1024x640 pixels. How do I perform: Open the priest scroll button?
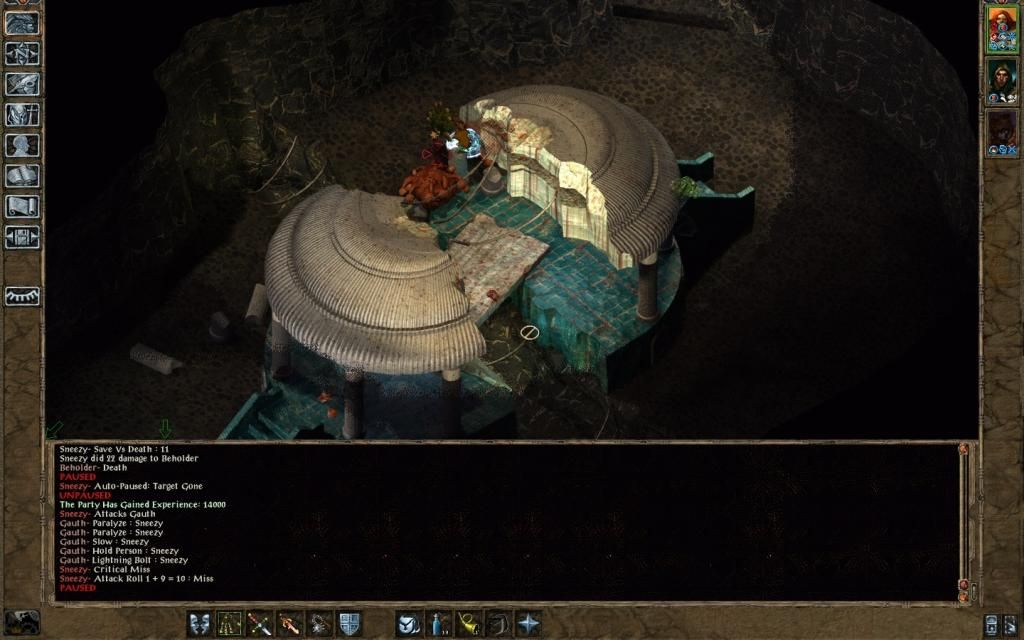22,206
